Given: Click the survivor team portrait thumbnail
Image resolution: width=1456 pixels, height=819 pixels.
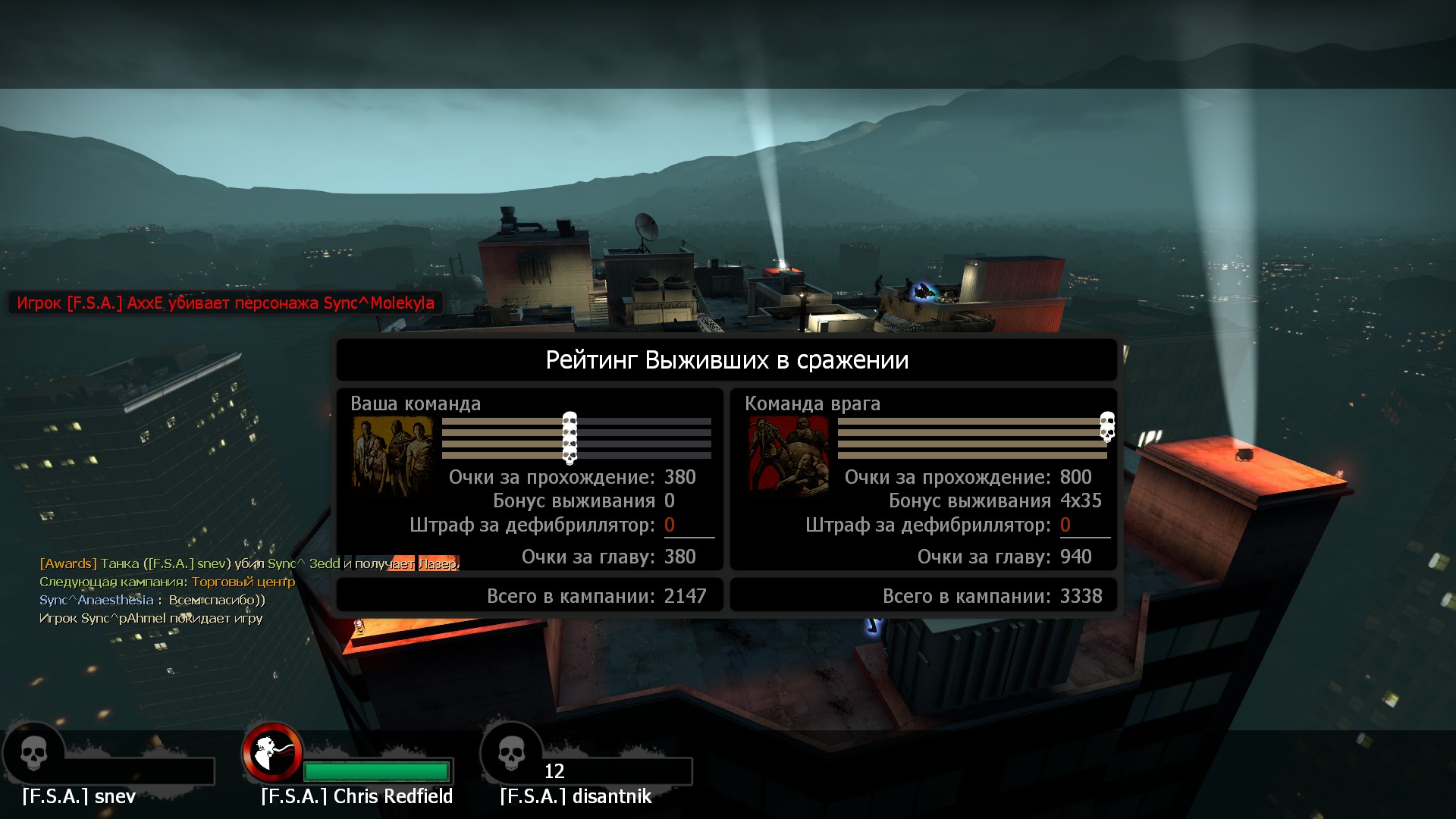Looking at the screenshot, I should [392, 455].
